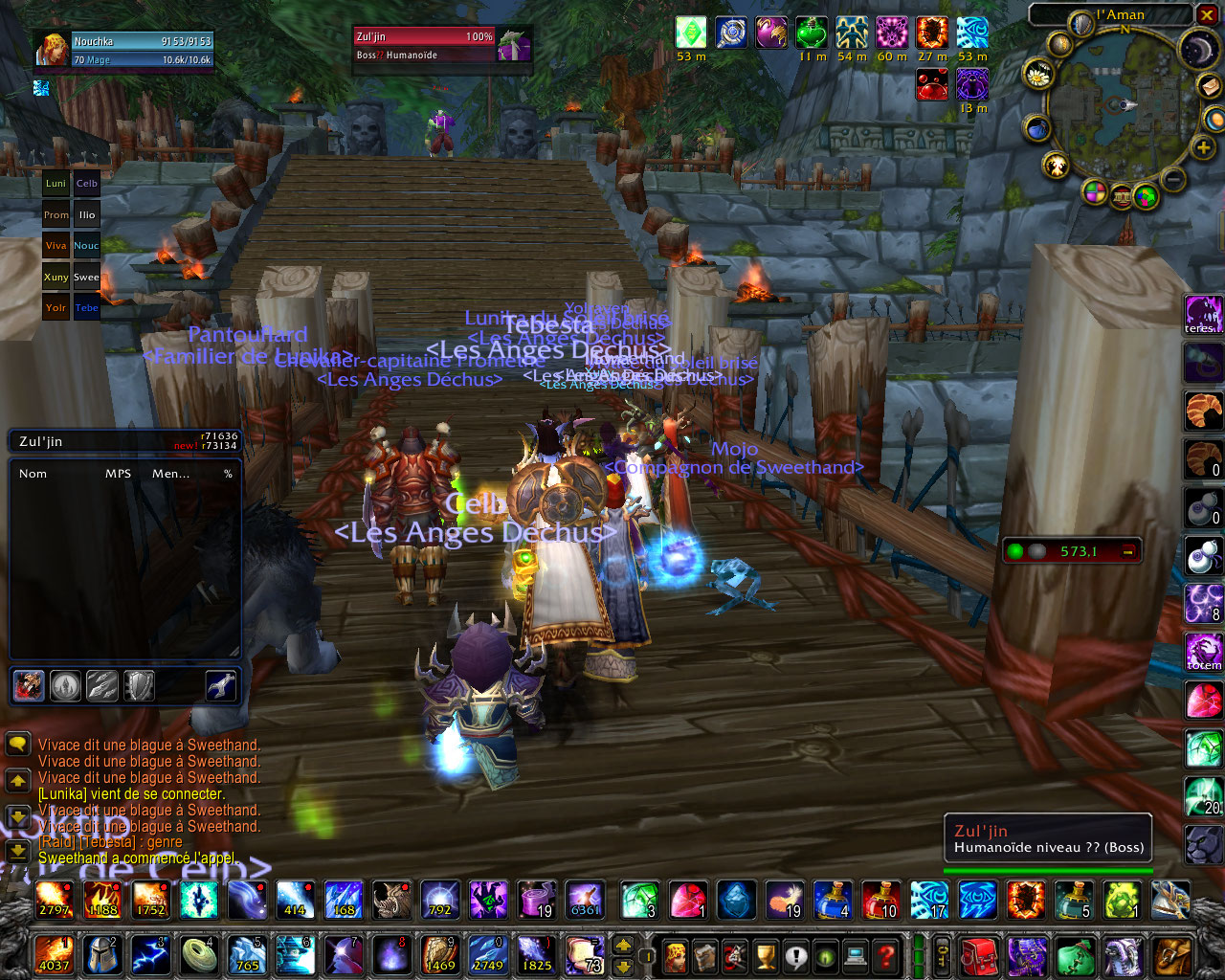Zoom out the minimap with minus button
The width and height of the screenshot is (1225, 980).
click(1173, 179)
